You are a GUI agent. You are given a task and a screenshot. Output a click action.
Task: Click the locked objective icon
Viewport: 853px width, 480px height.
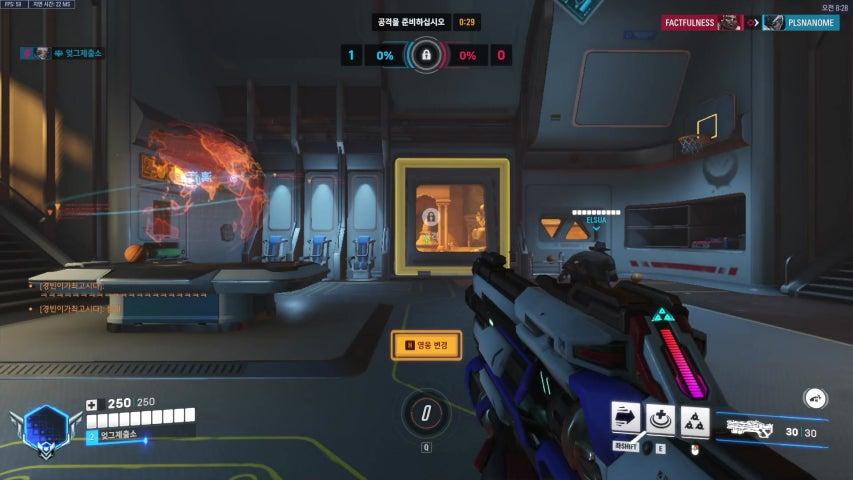(x=426, y=54)
